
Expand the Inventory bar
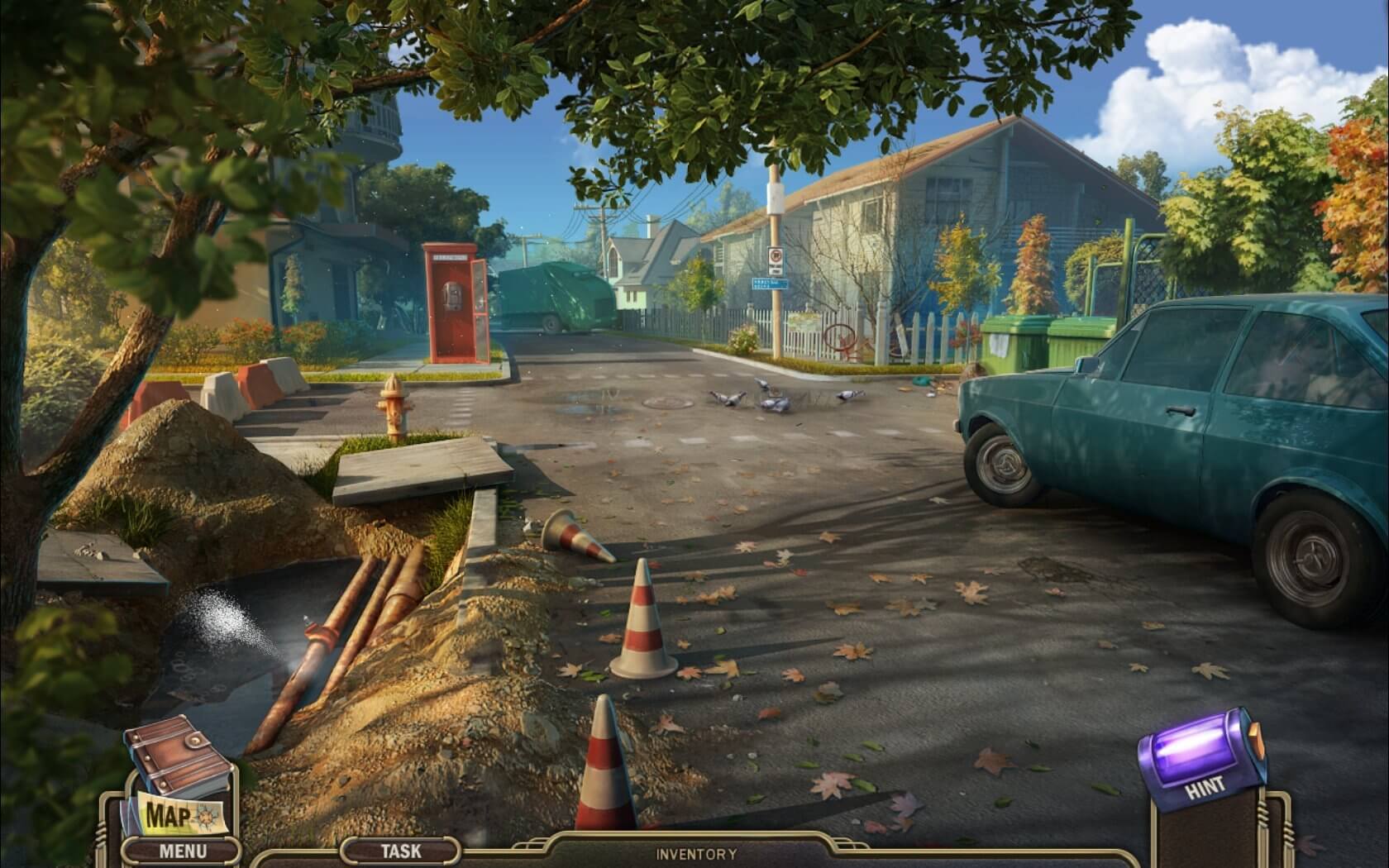696,854
